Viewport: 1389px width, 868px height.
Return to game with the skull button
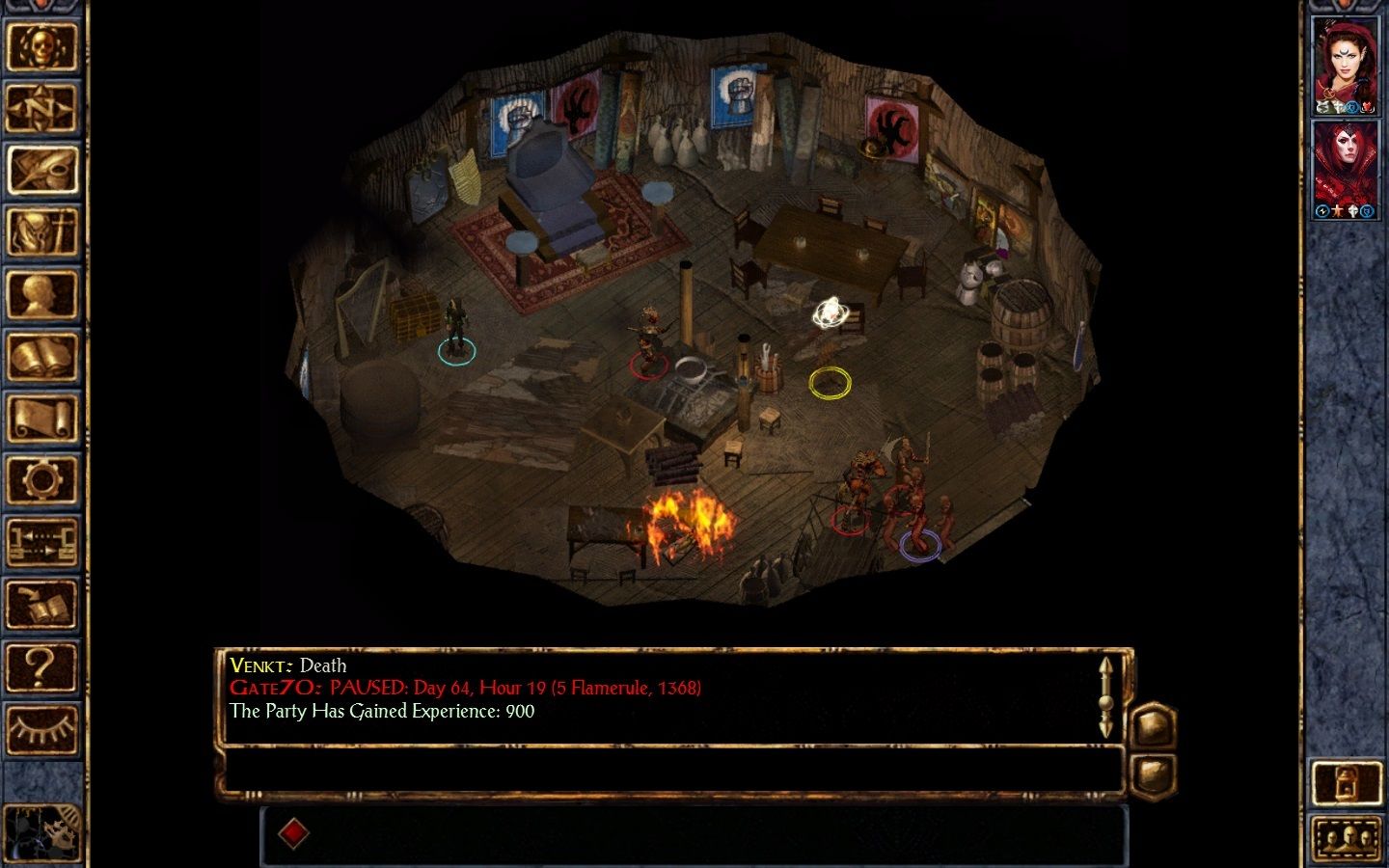coord(41,46)
